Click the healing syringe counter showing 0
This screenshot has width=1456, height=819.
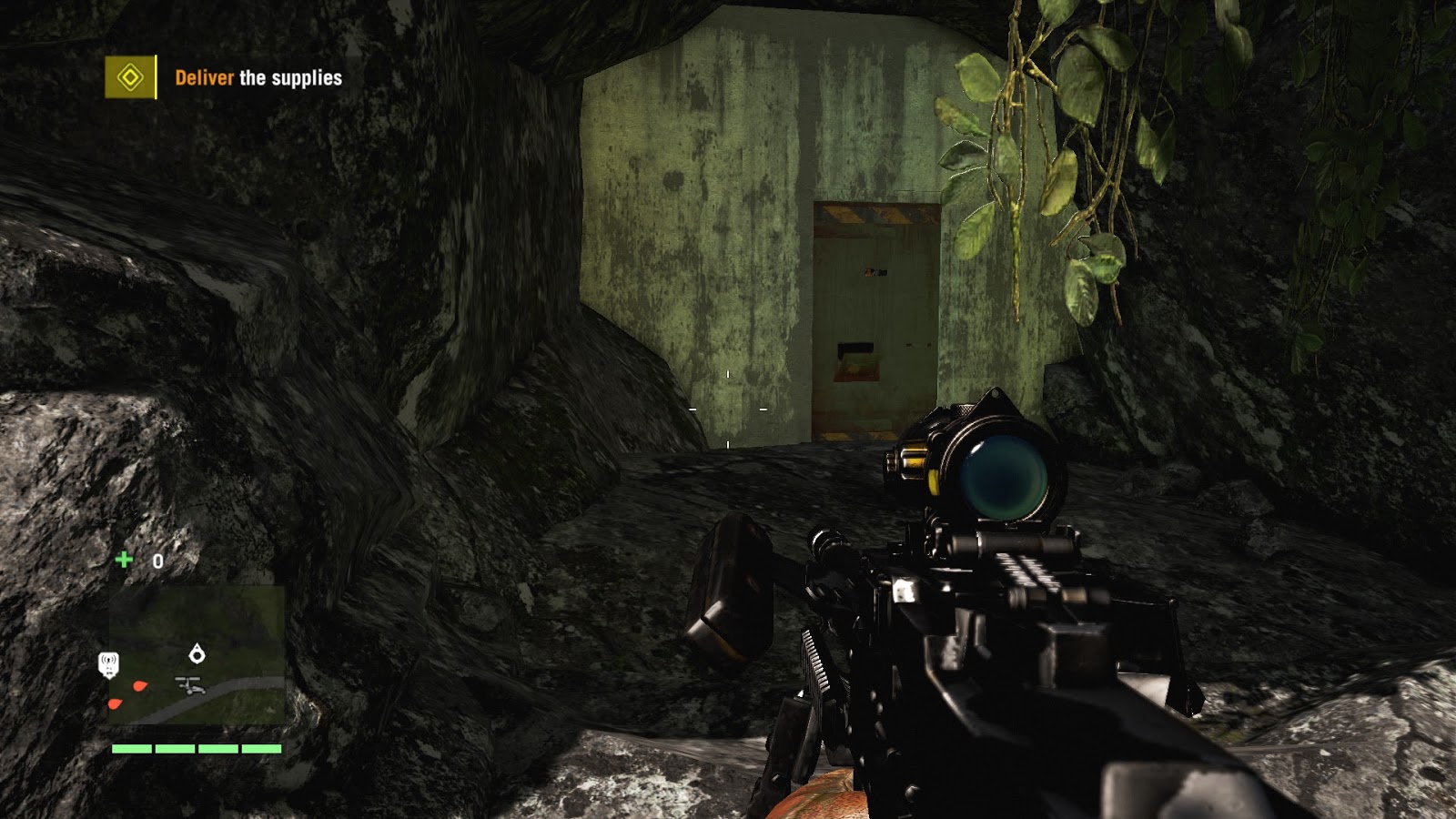coord(157,561)
